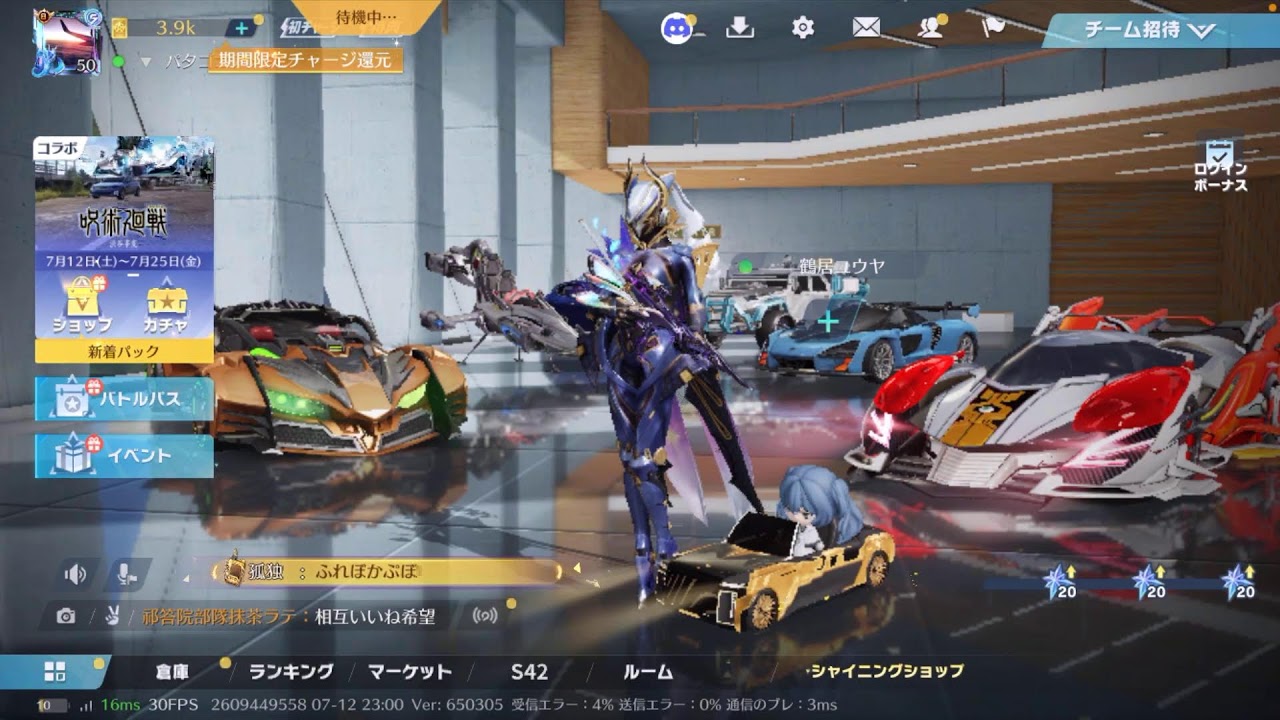Open the バトルパス
This screenshot has width=1280, height=720.
click(125, 399)
